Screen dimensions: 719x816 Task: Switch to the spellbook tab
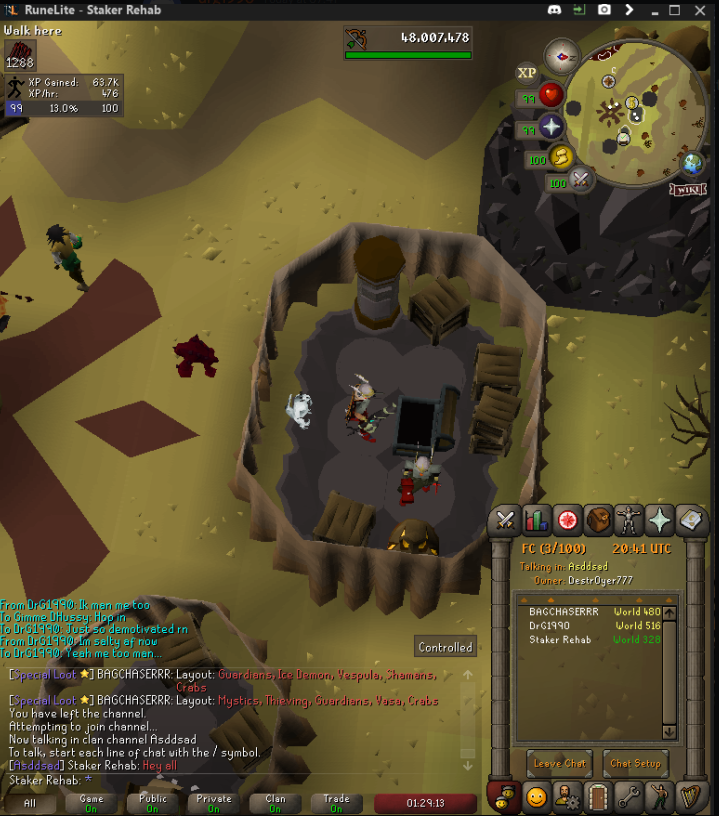pos(691,520)
